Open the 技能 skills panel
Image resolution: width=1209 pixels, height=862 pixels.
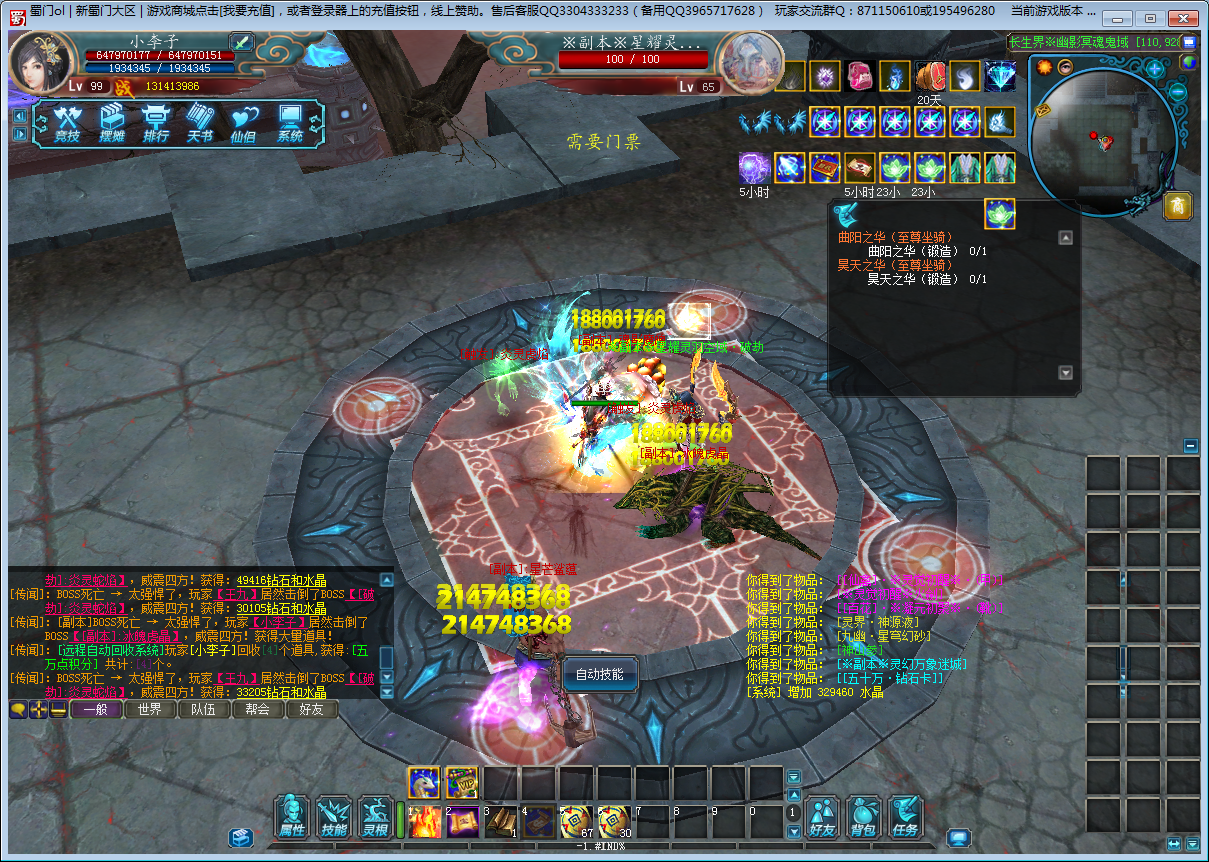click(x=334, y=817)
